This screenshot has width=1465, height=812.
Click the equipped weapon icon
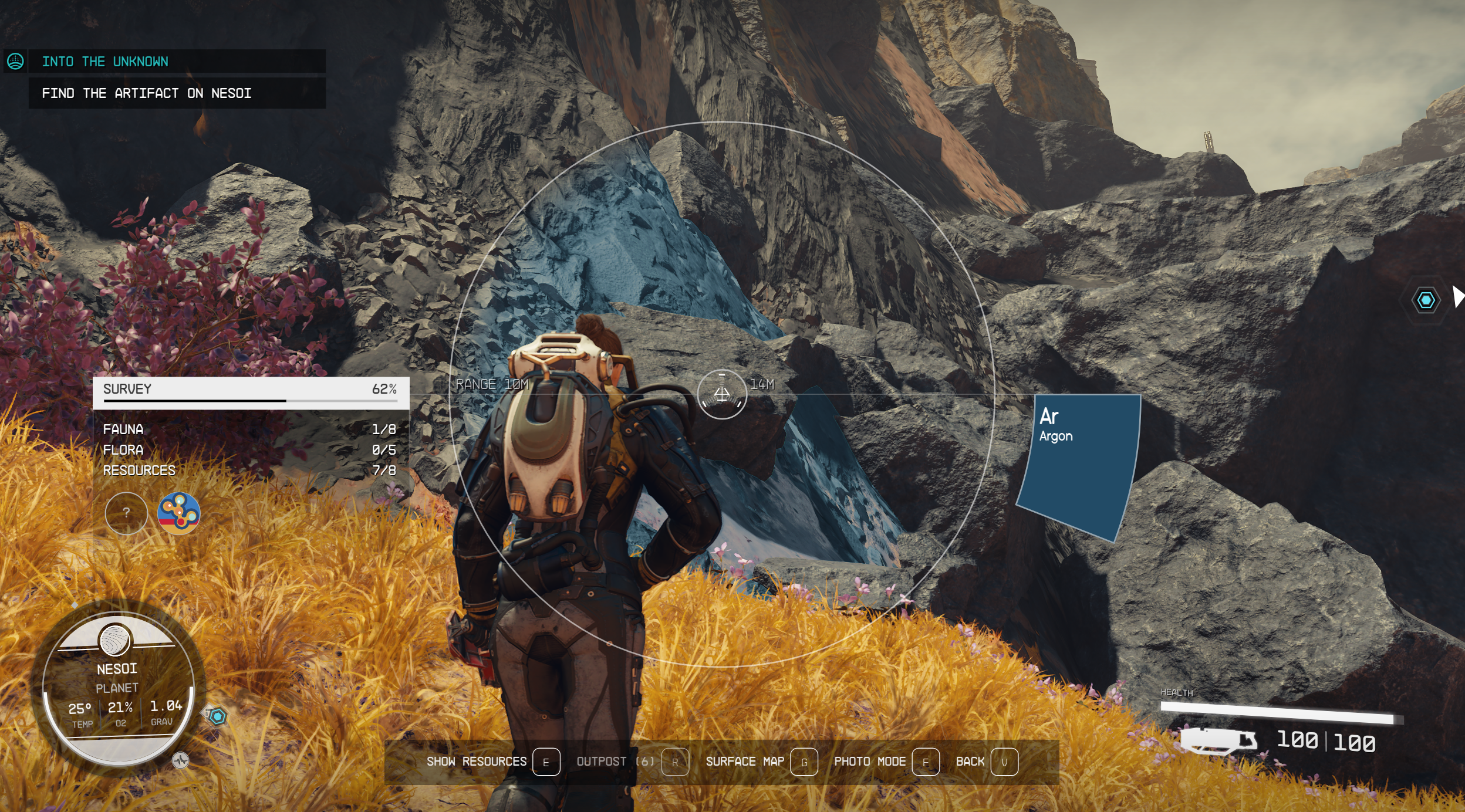1218,740
